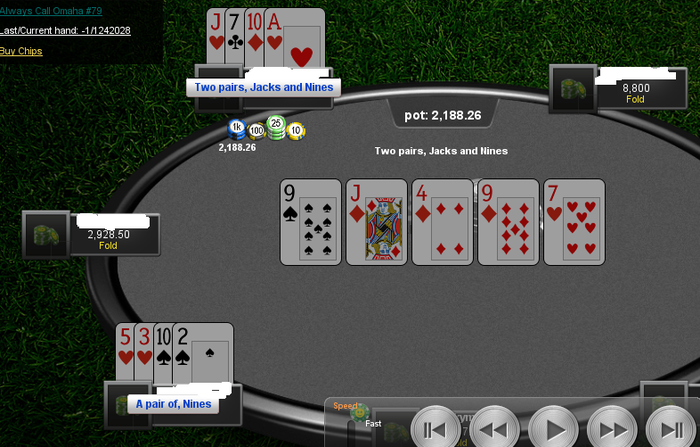Fast-forward the hand replay

pyautogui.click(x=613, y=429)
